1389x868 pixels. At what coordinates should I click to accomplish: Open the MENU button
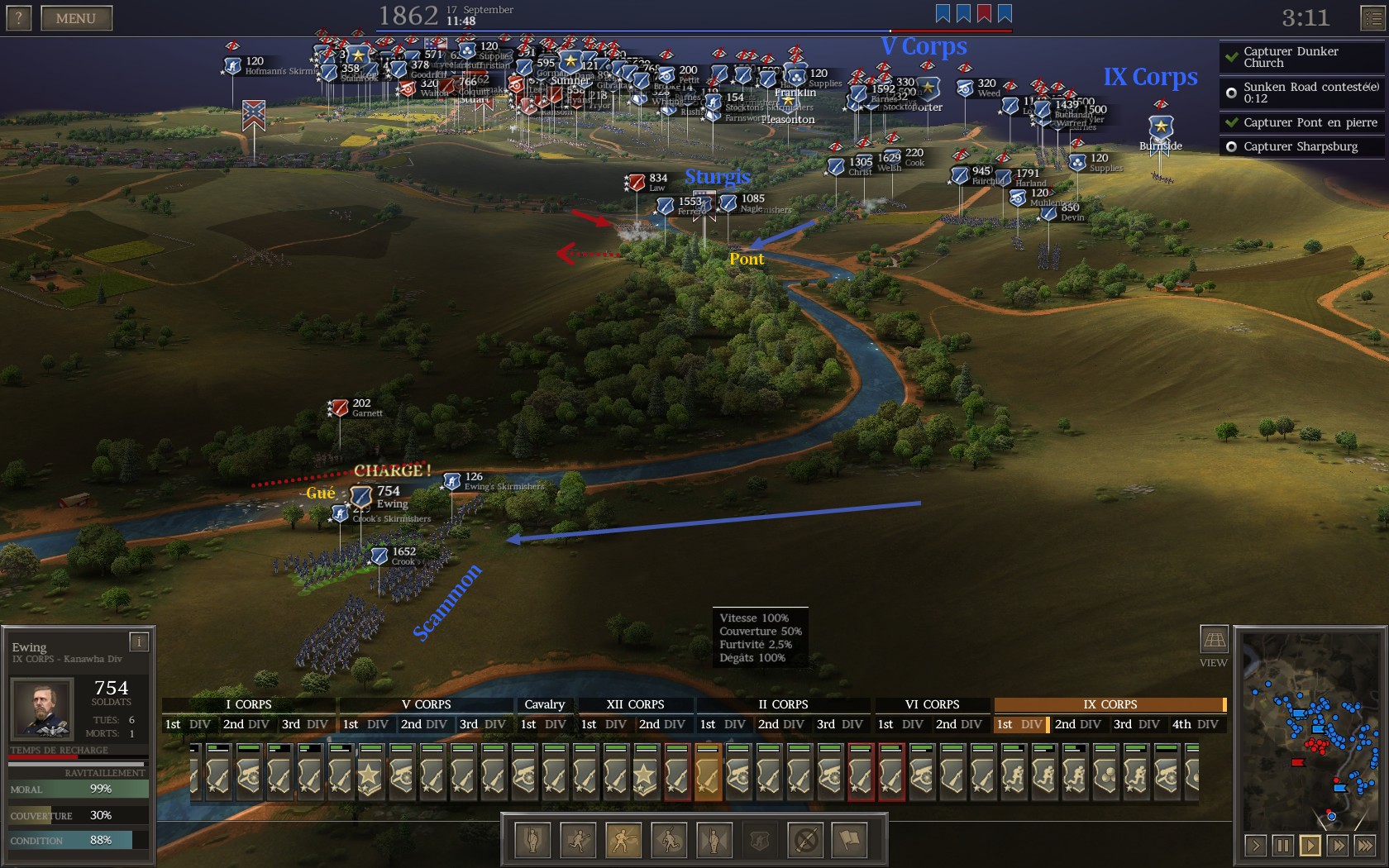coord(75,18)
